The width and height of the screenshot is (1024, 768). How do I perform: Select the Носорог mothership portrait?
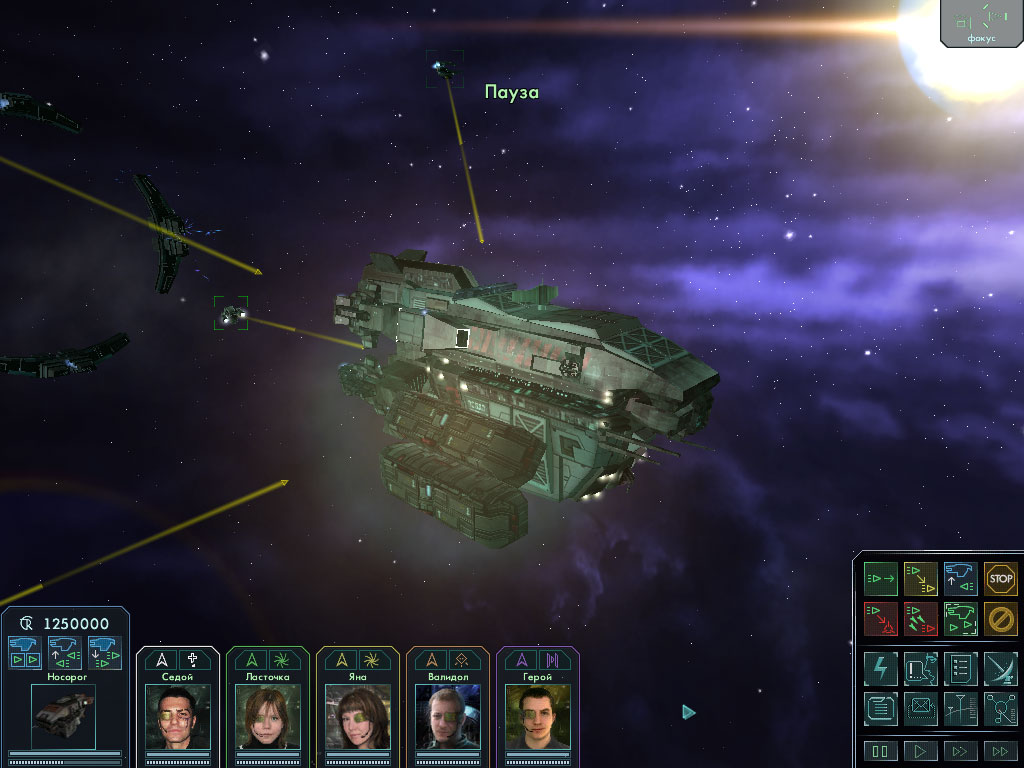(x=63, y=716)
